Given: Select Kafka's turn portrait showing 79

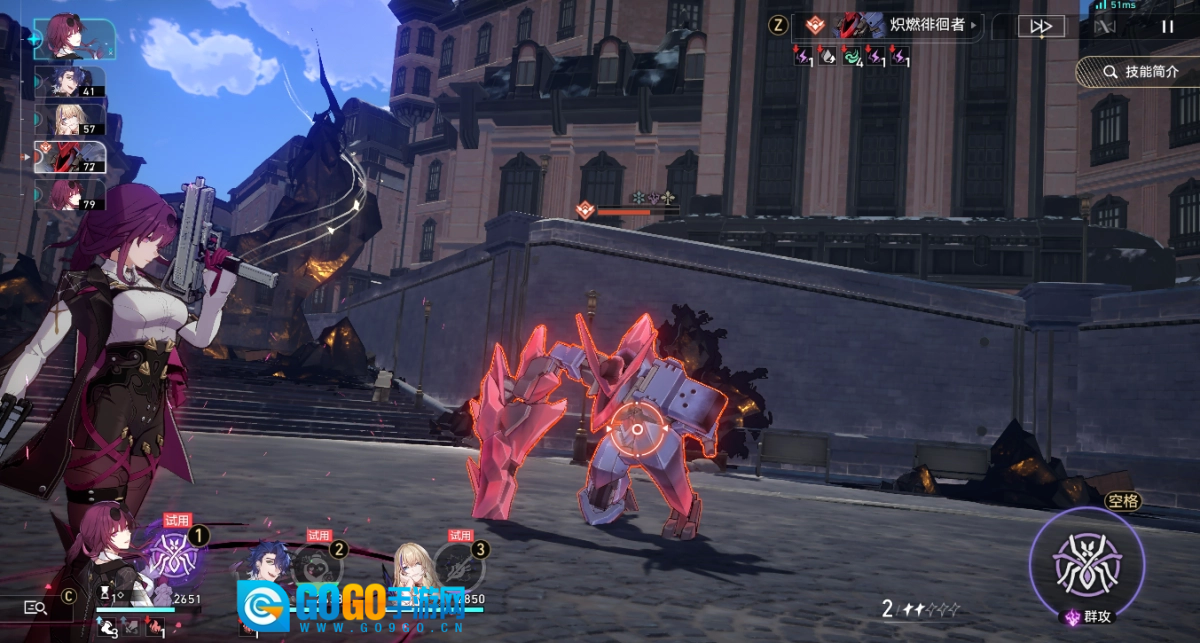Looking at the screenshot, I should (70, 194).
